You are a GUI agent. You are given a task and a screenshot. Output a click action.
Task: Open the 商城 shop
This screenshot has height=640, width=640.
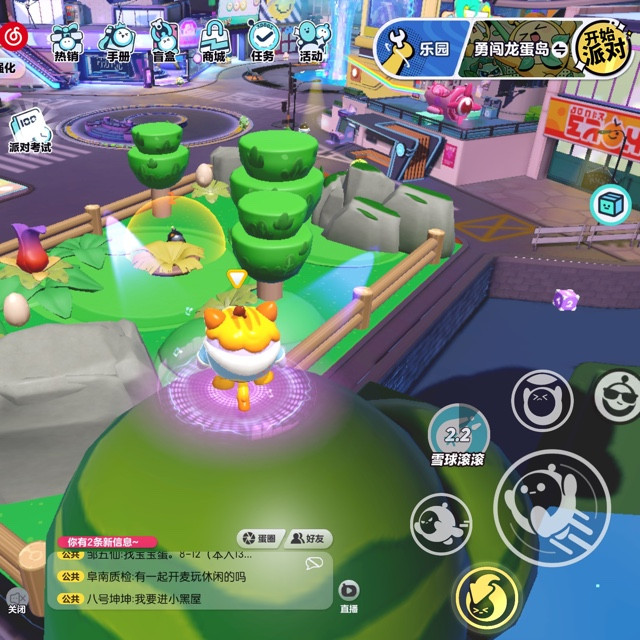[214, 41]
